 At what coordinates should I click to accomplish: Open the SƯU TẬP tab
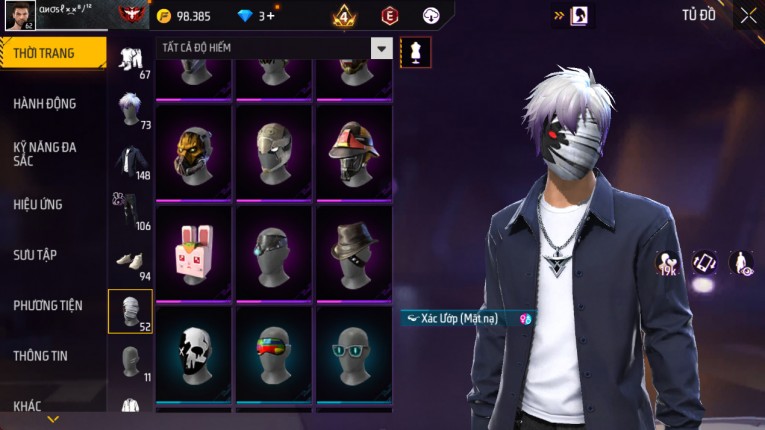(35, 255)
